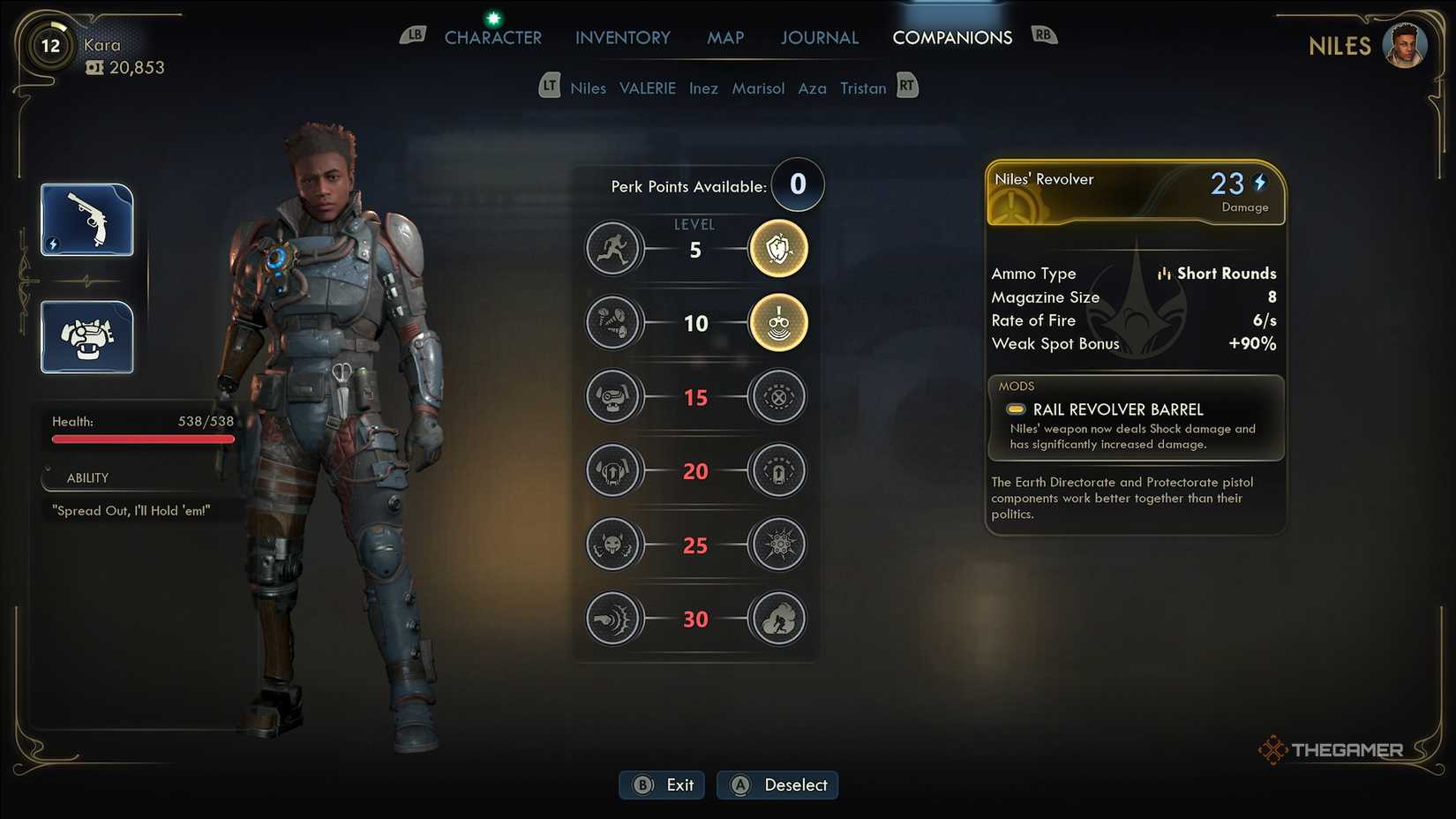
Task: Select Niles' revolver weapon slot
Action: point(87,220)
